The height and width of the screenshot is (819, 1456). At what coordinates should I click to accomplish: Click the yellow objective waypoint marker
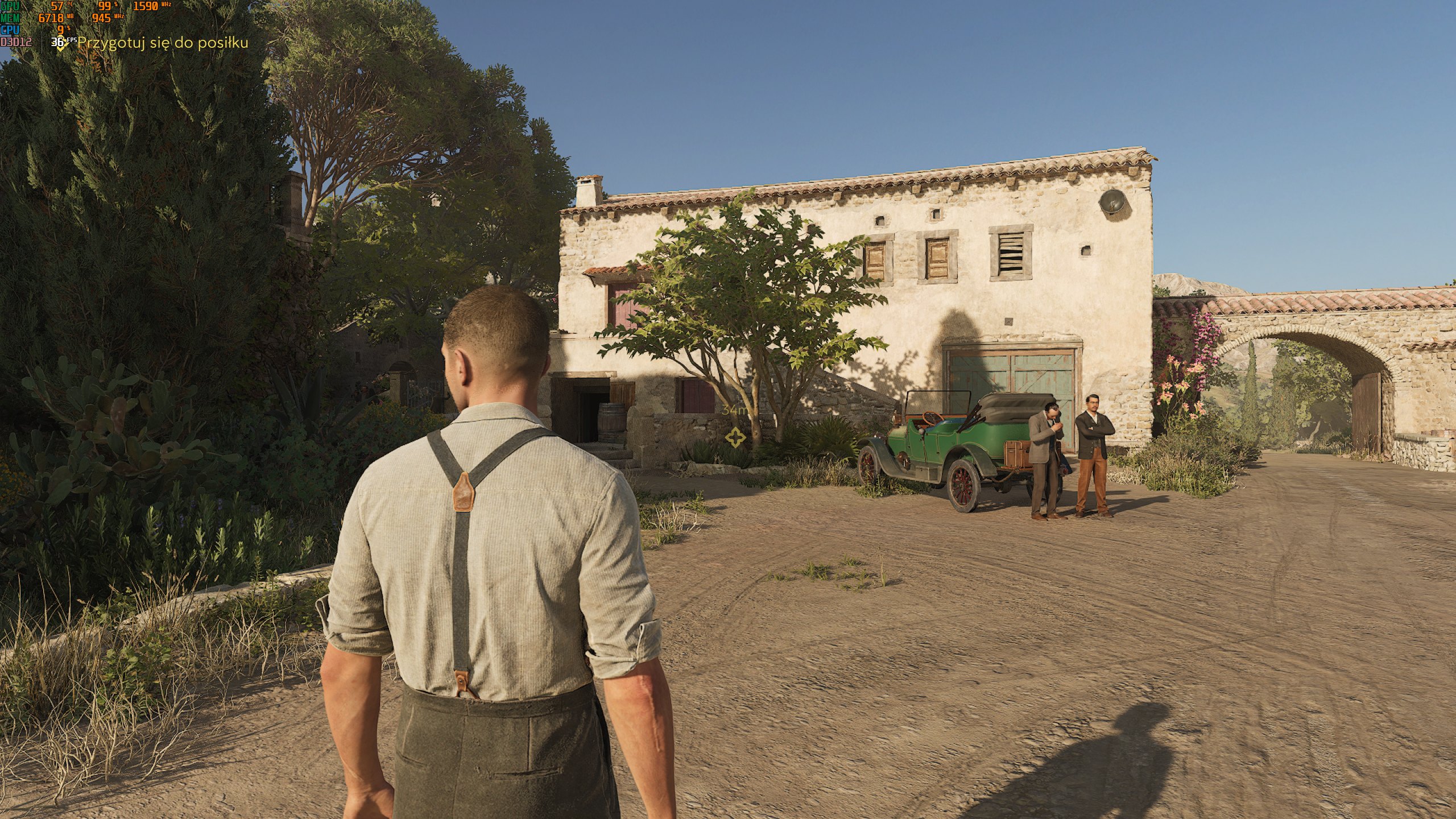pos(735,437)
